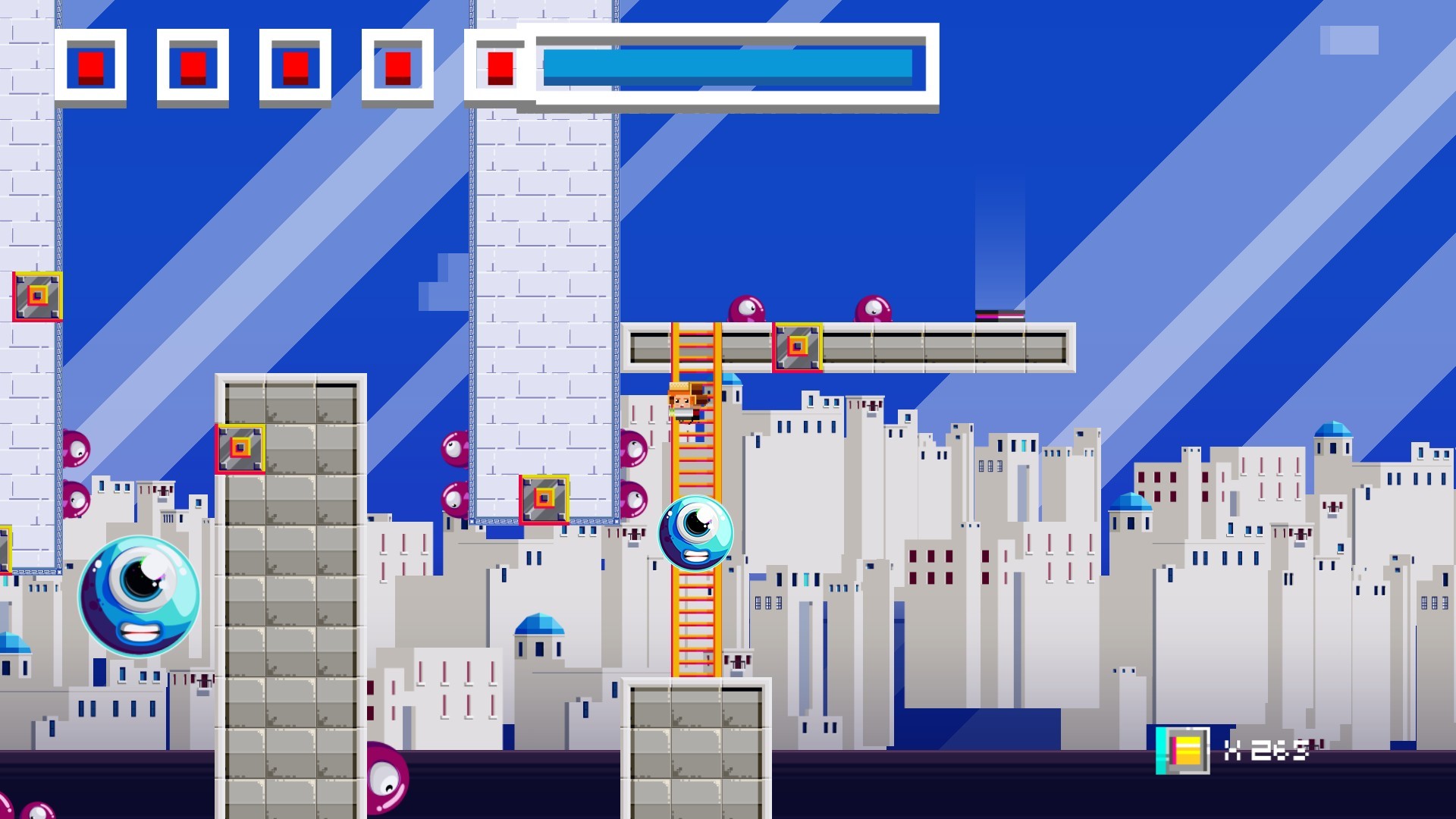This screenshot has height=819, width=1456.
Task: Click the third red square HUD icon
Action: coord(294,65)
